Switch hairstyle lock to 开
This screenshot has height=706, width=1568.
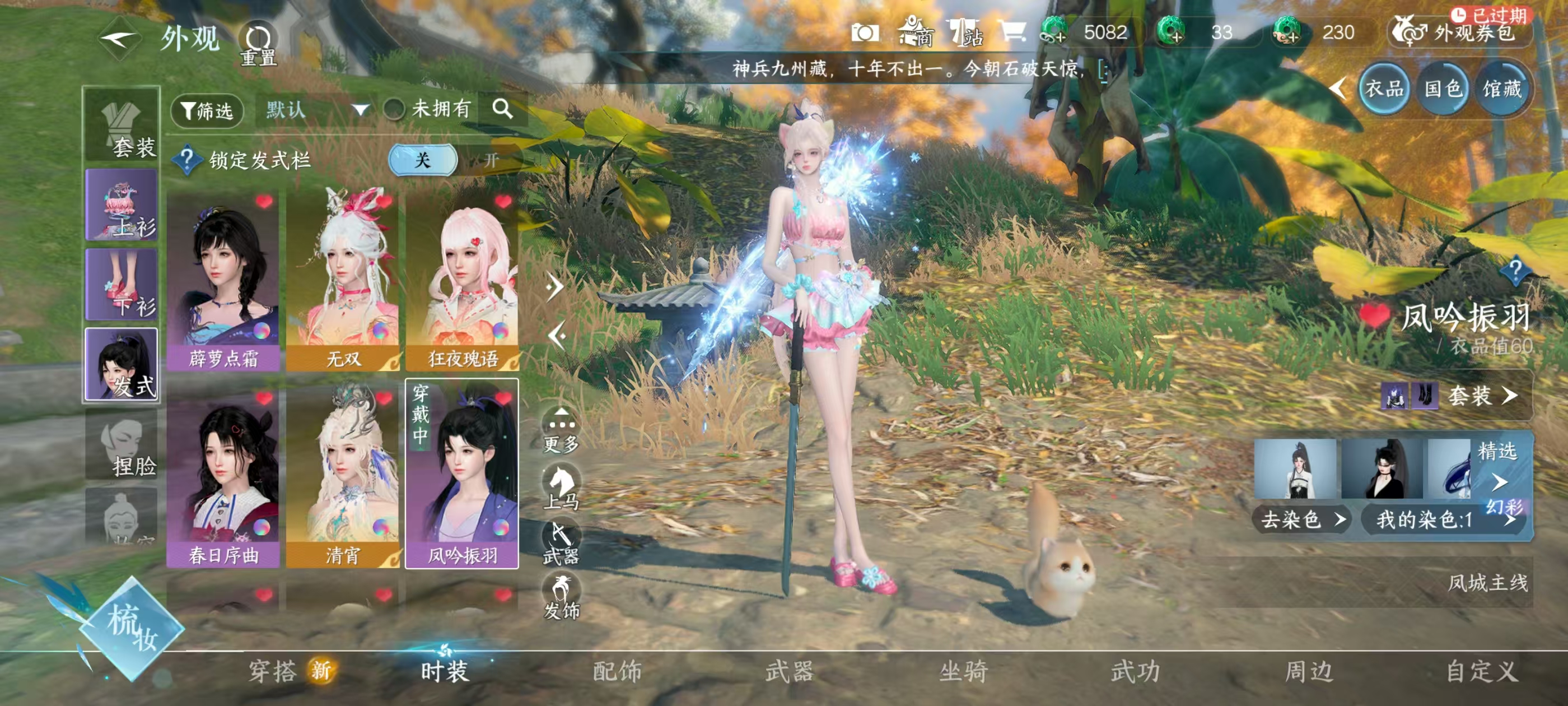491,160
